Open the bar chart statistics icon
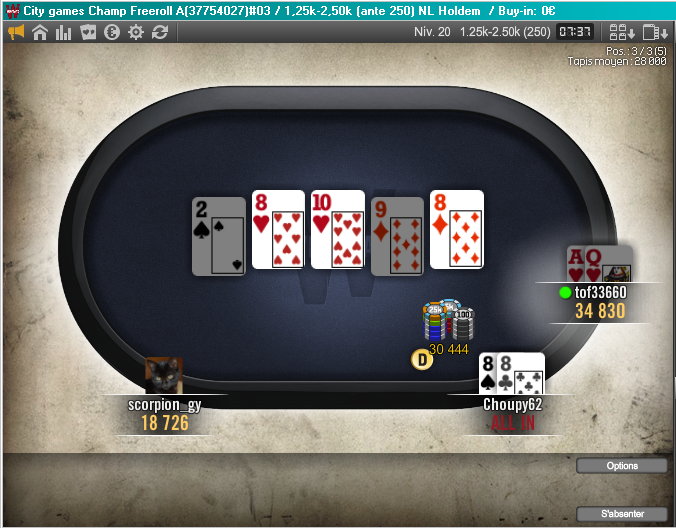 (x=64, y=32)
